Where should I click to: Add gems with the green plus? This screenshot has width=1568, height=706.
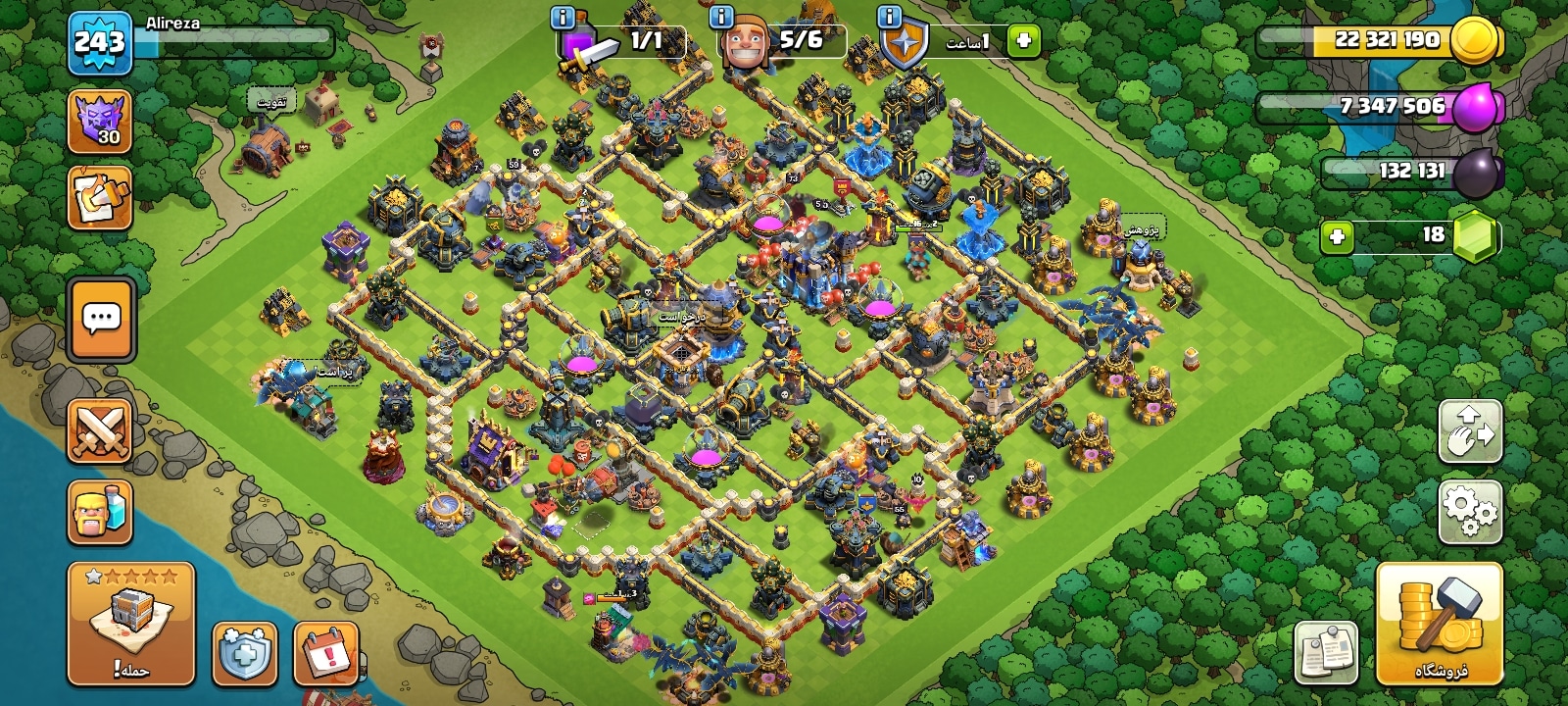[x=1337, y=236]
